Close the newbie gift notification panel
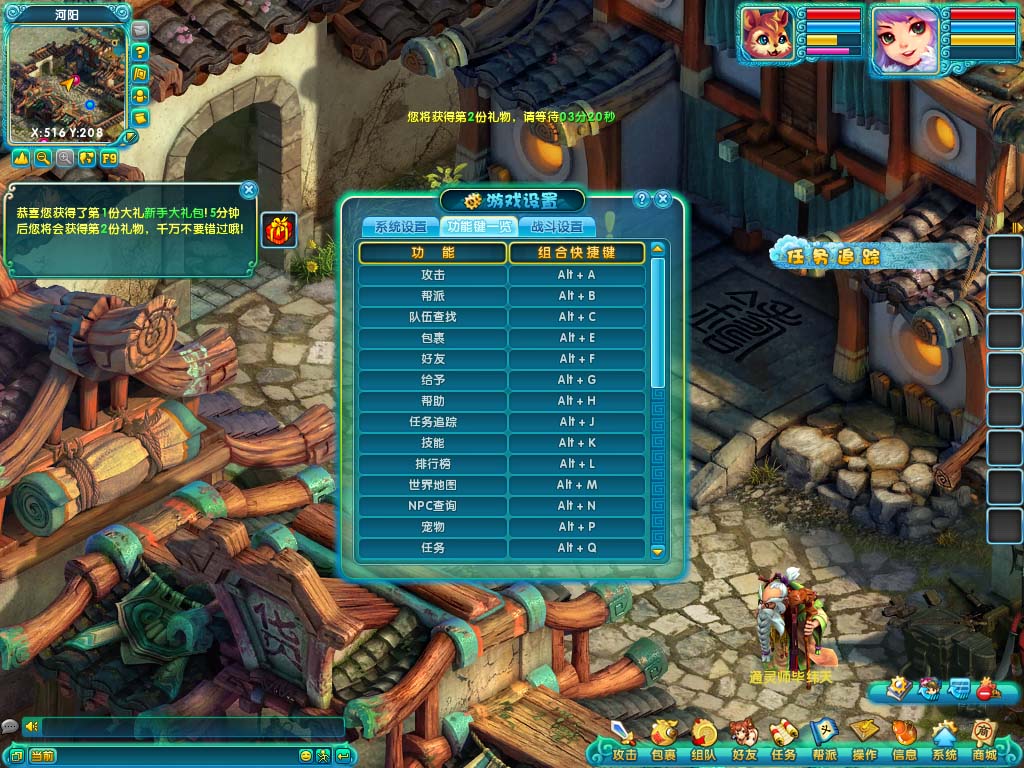The height and width of the screenshot is (768, 1024). pos(249,189)
